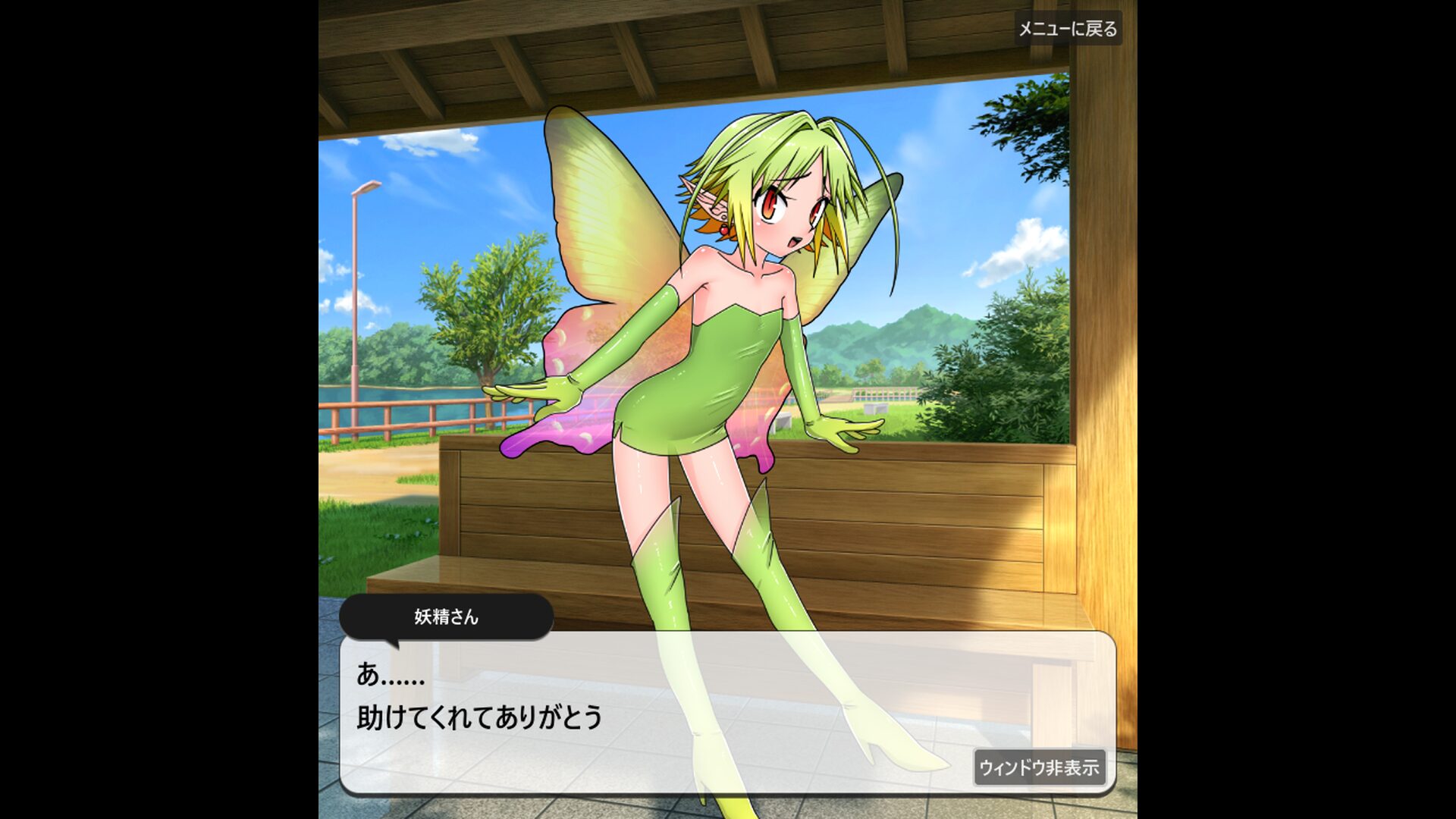This screenshot has height=819, width=1456.
Task: Hide the dialogue window with ウィンドウ非表示
Action: coord(1038,767)
